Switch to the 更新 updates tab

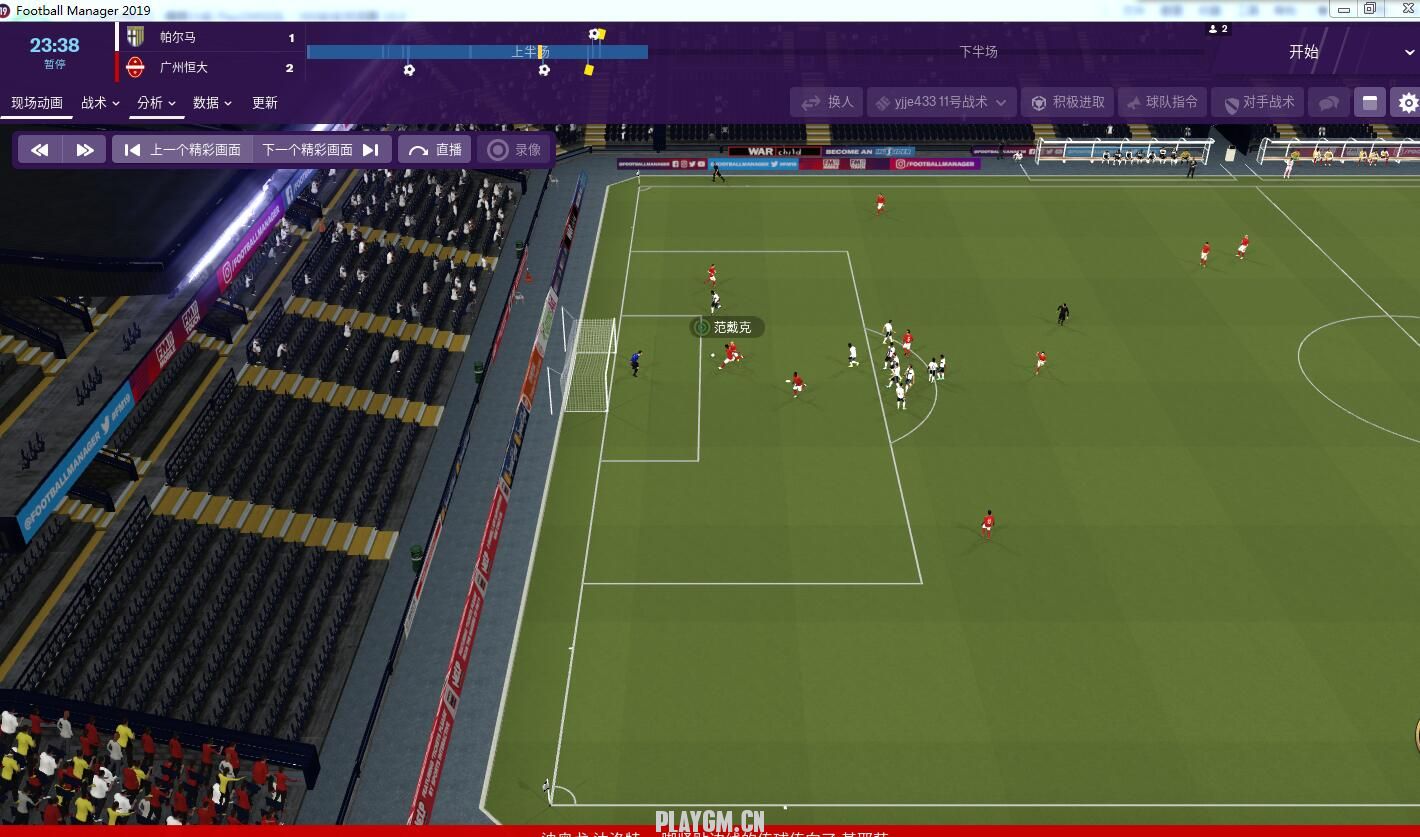tap(265, 103)
